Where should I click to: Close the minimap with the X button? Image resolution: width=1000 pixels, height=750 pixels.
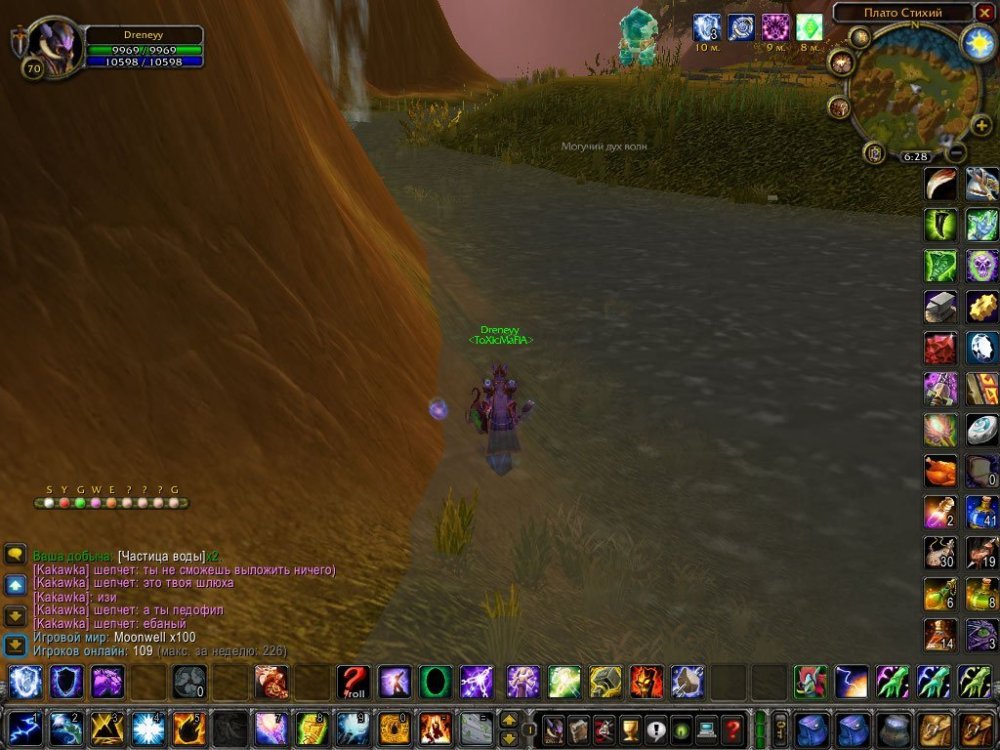985,13
